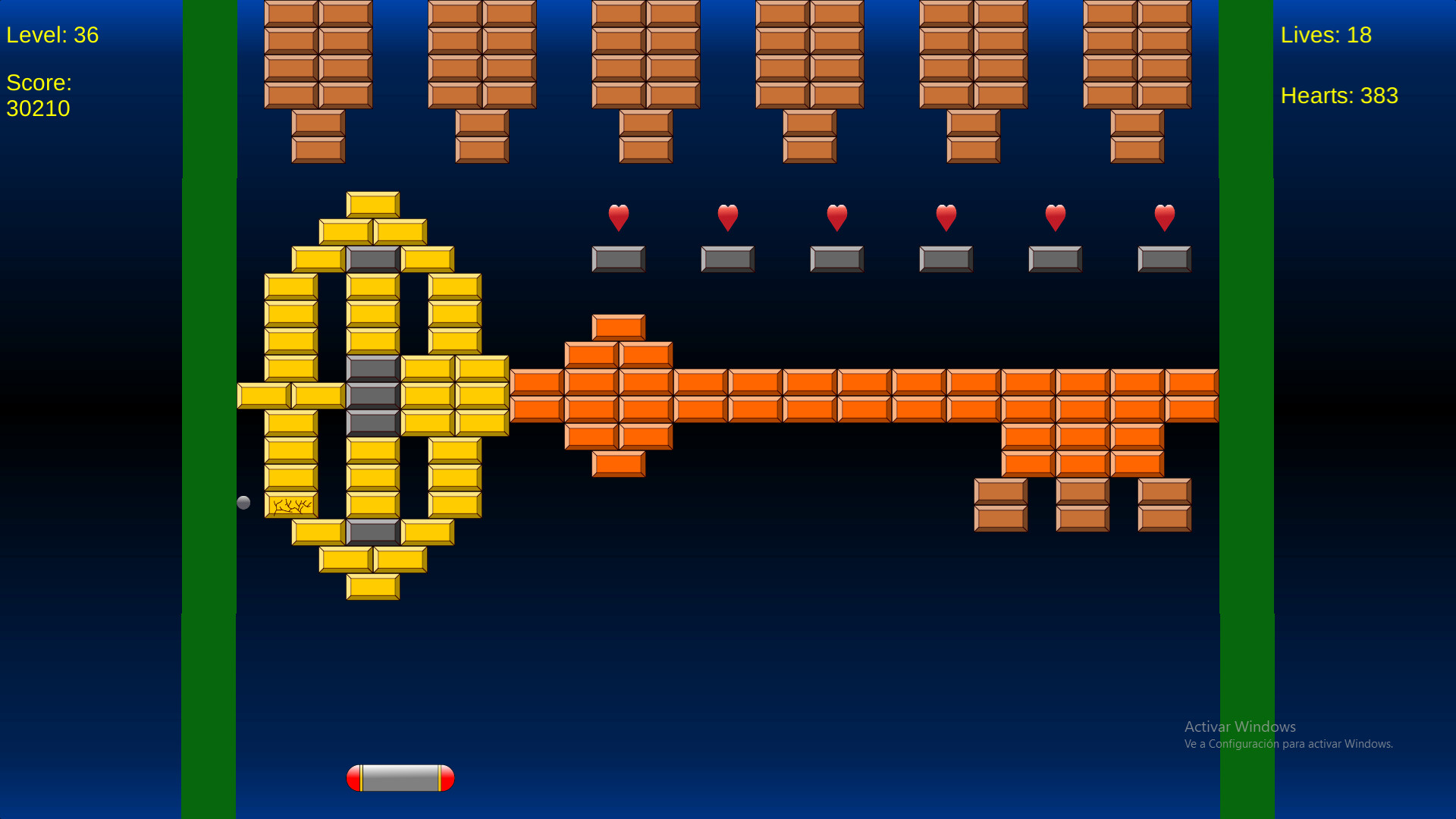Click the bottom brick of the rightmost brown cluster
The width and height of the screenshot is (1456, 819).
[1137, 148]
